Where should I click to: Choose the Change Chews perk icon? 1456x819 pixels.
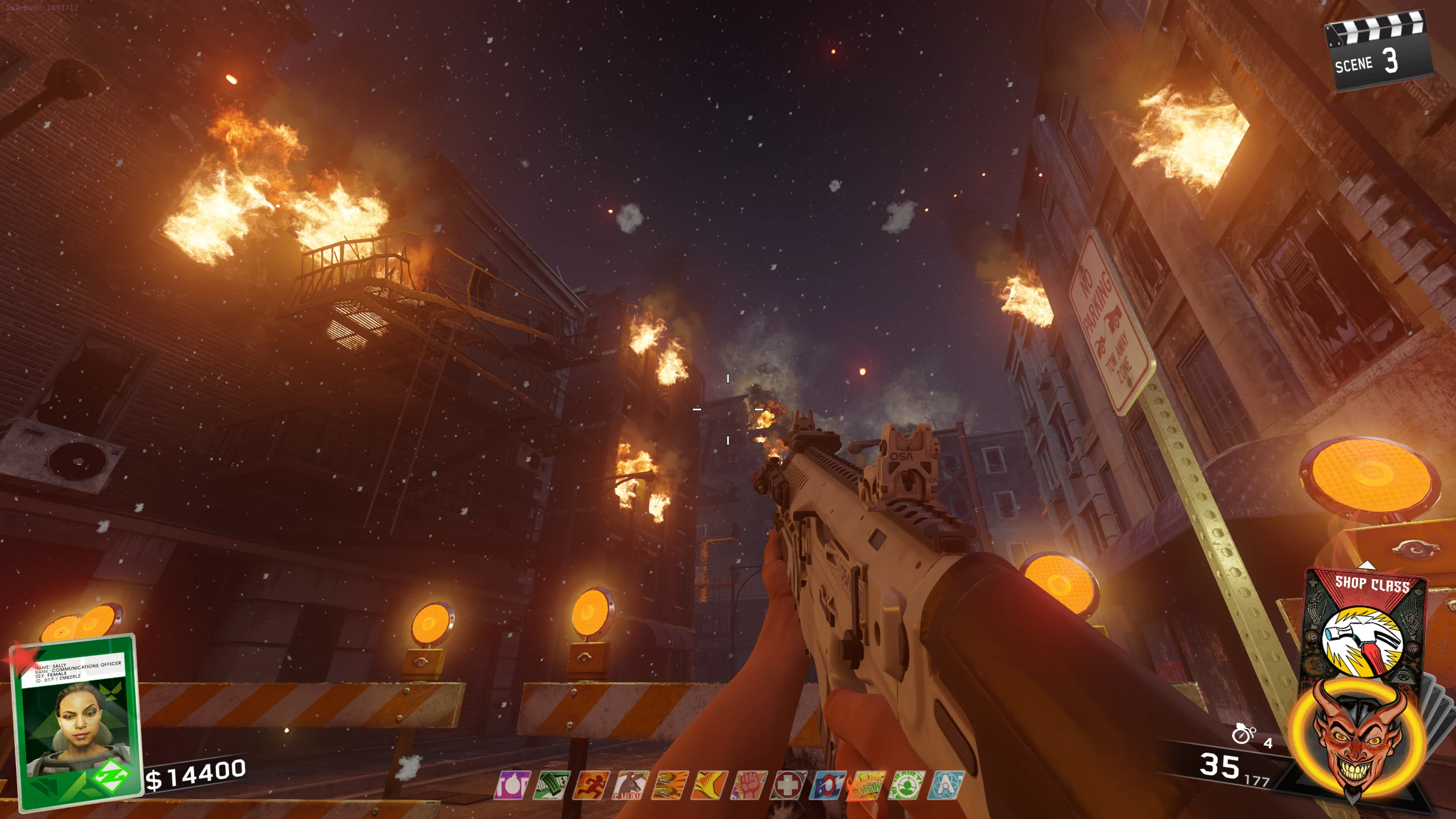867,785
